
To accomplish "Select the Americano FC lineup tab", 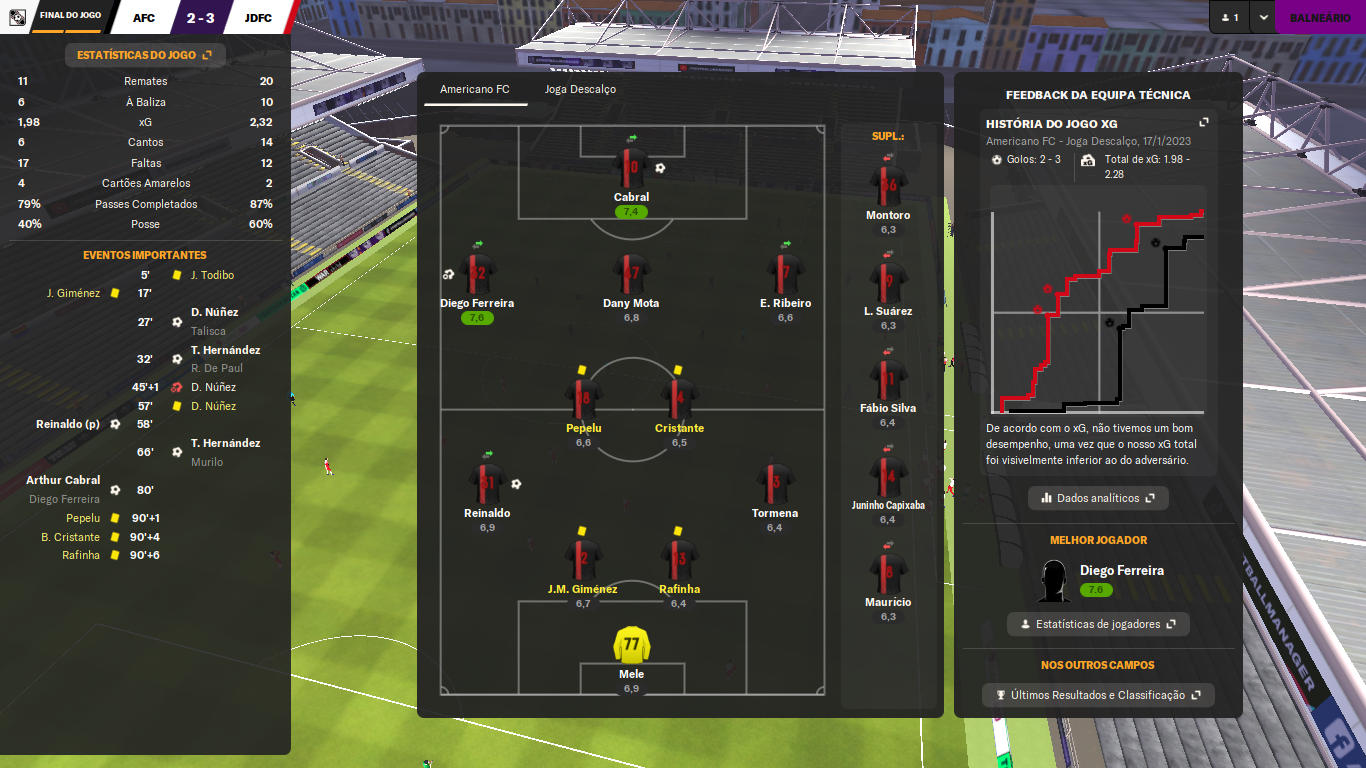I will [474, 89].
